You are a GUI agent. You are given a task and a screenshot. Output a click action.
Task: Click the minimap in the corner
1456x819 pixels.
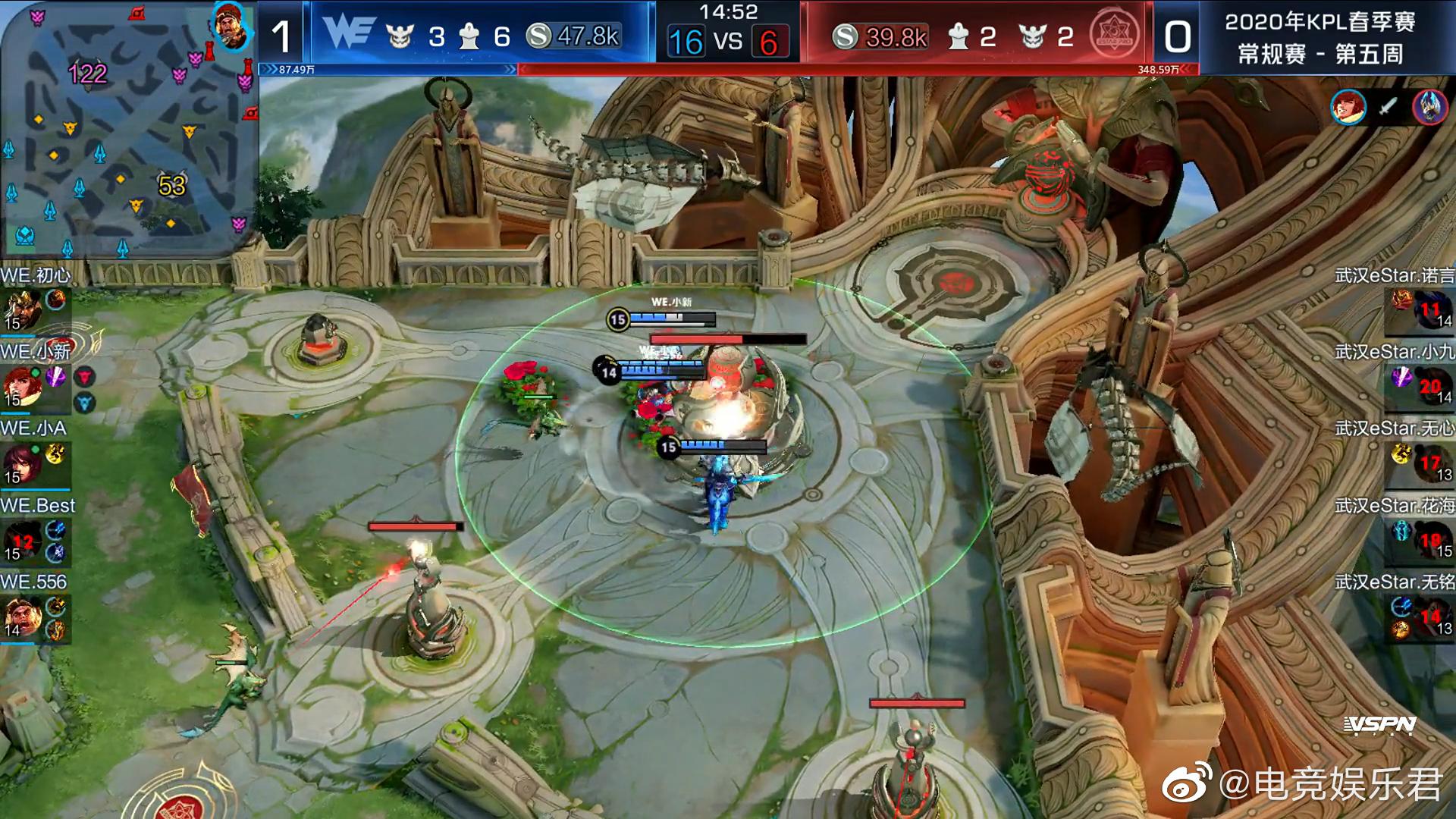[x=127, y=129]
